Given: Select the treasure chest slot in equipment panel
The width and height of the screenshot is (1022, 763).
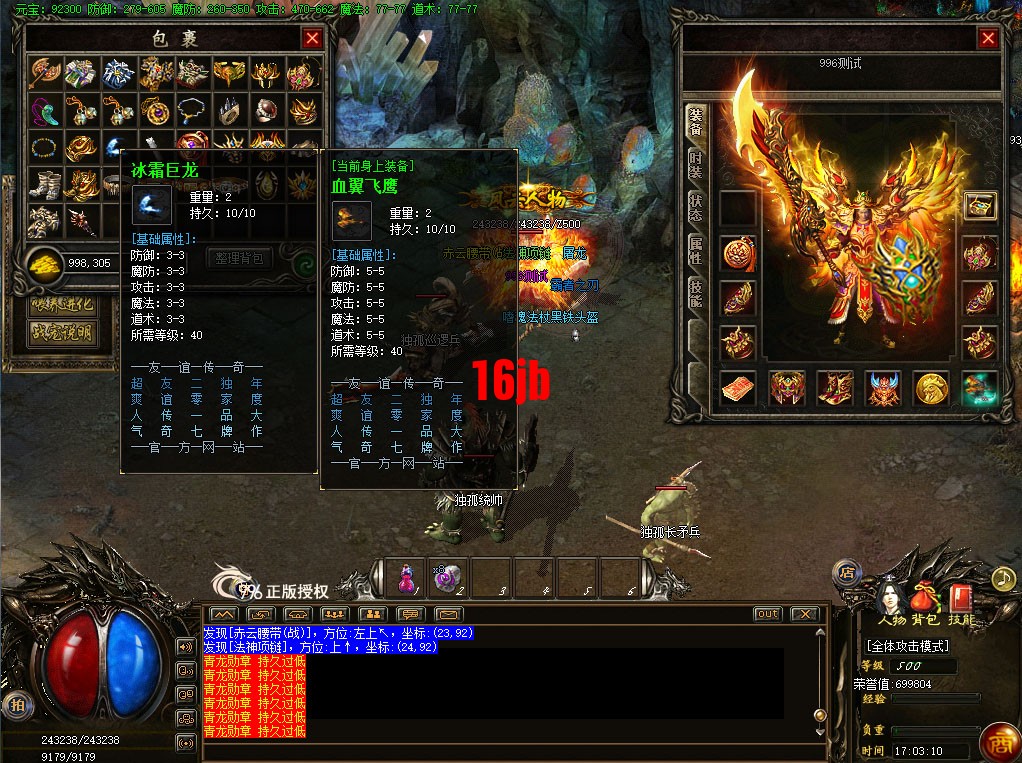Looking at the screenshot, I should 979,205.
